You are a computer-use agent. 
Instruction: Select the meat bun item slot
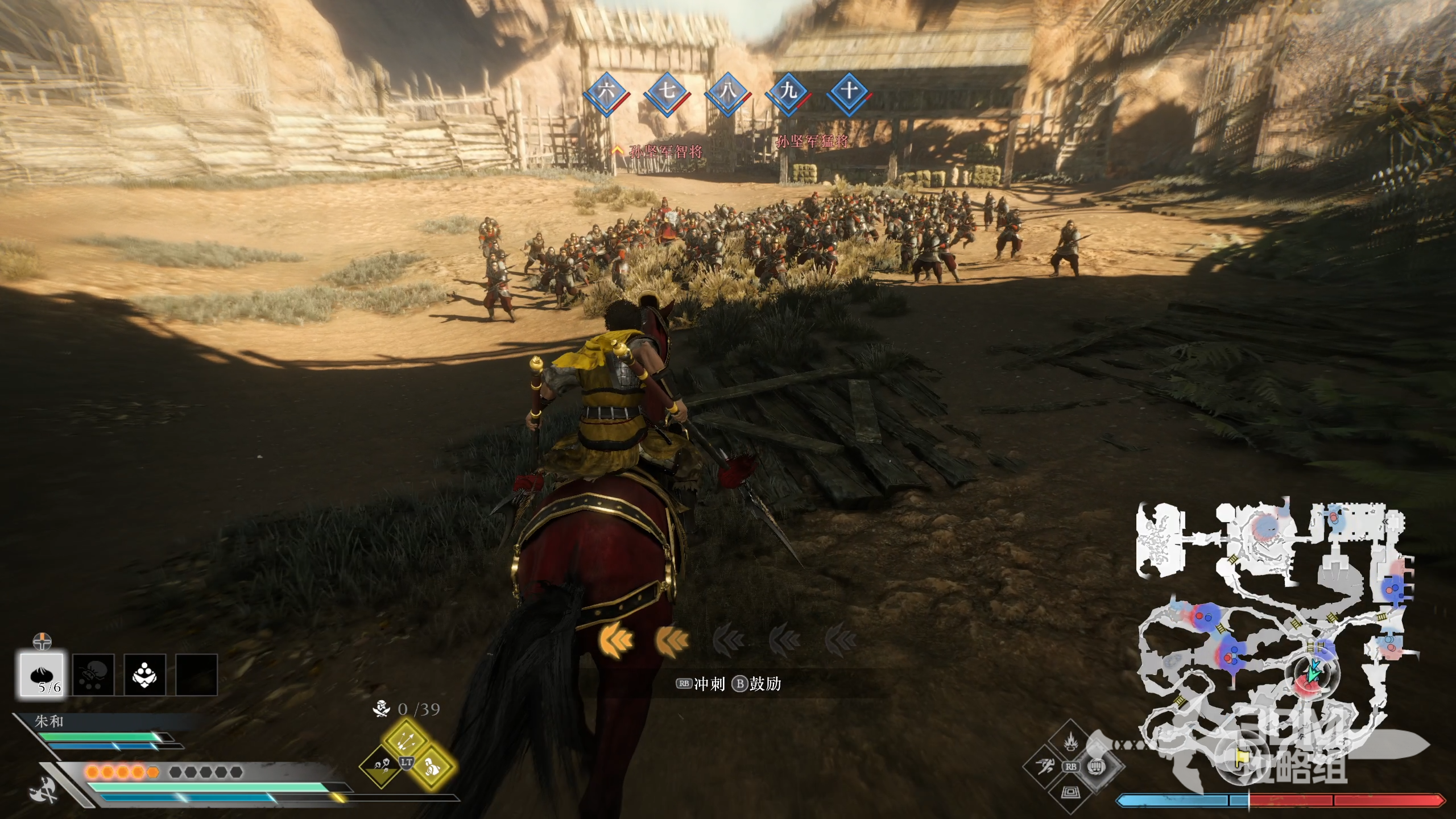coord(42,675)
